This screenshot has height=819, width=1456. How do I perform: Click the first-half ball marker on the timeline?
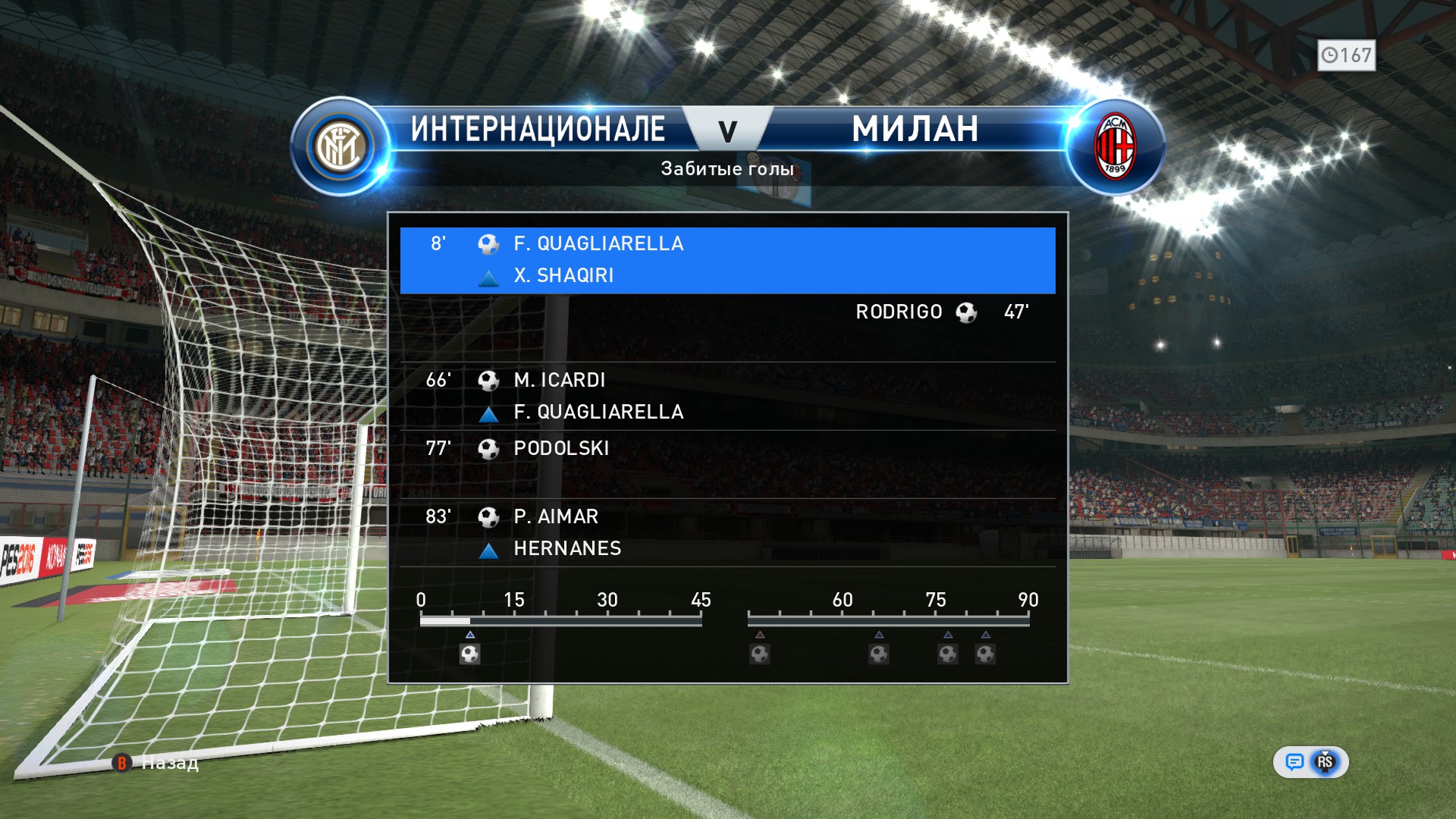(469, 654)
